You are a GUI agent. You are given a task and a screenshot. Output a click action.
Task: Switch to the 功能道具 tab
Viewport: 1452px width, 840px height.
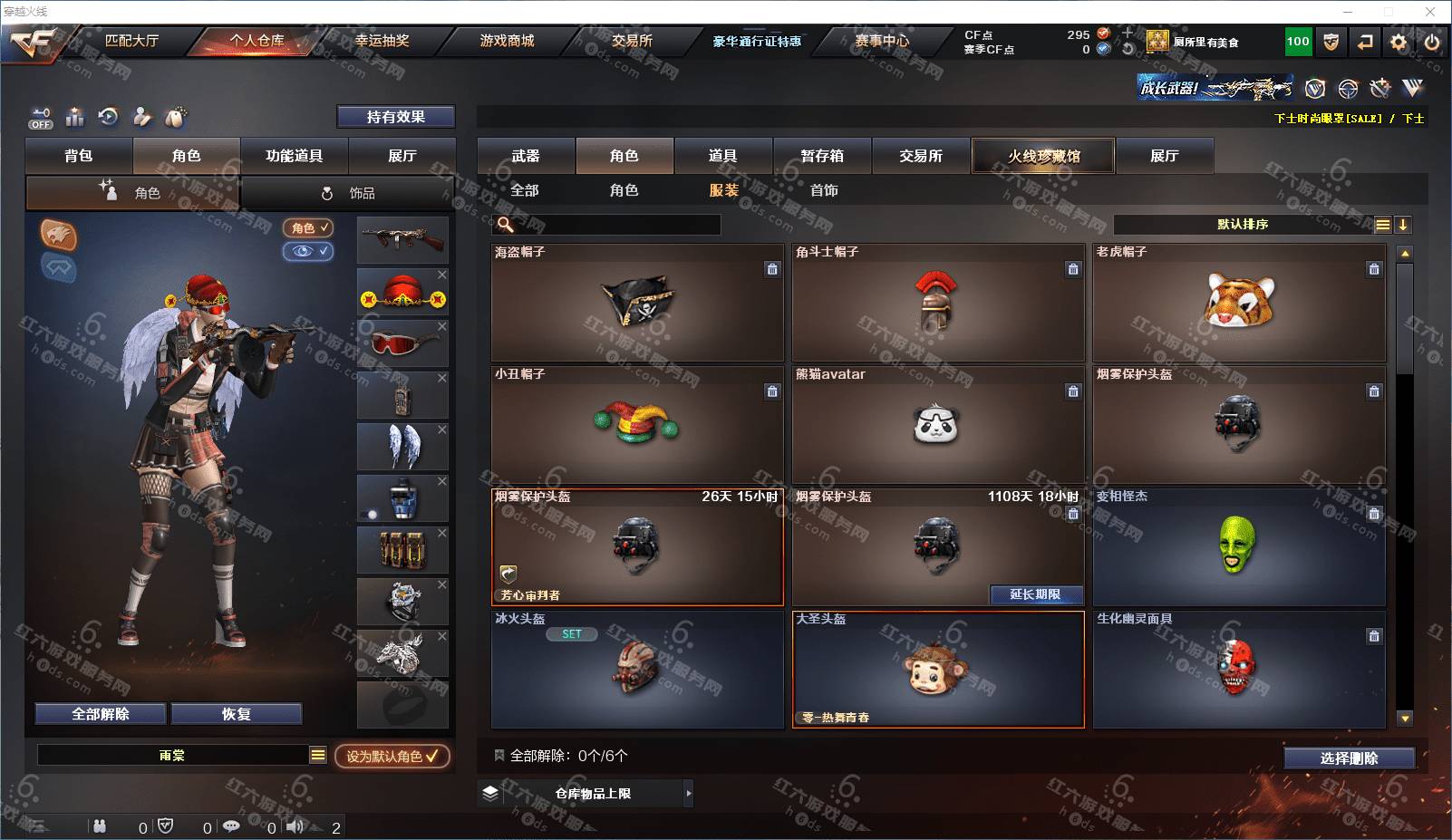point(294,156)
